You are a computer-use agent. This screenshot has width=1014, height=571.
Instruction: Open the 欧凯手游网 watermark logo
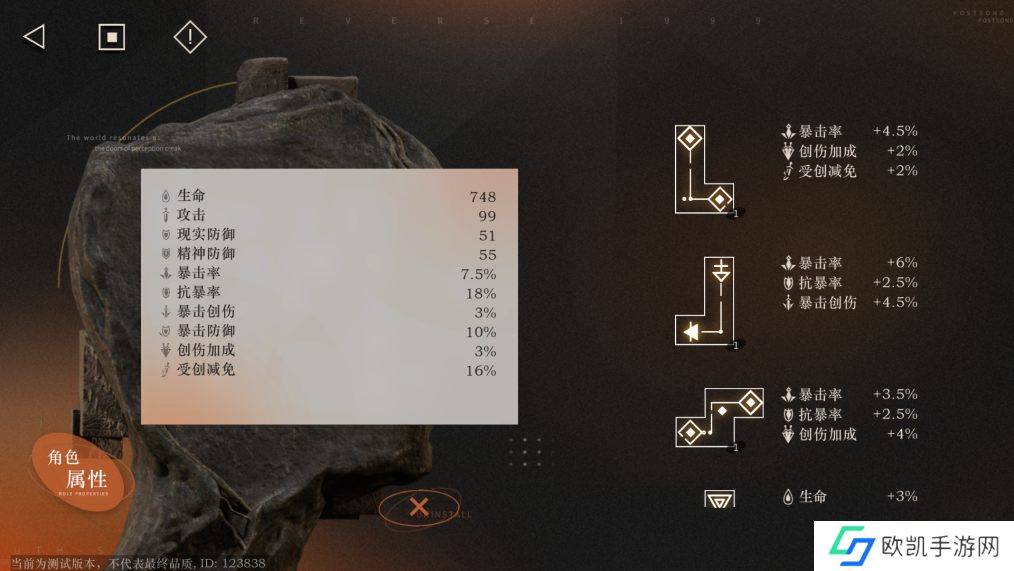coord(913,546)
